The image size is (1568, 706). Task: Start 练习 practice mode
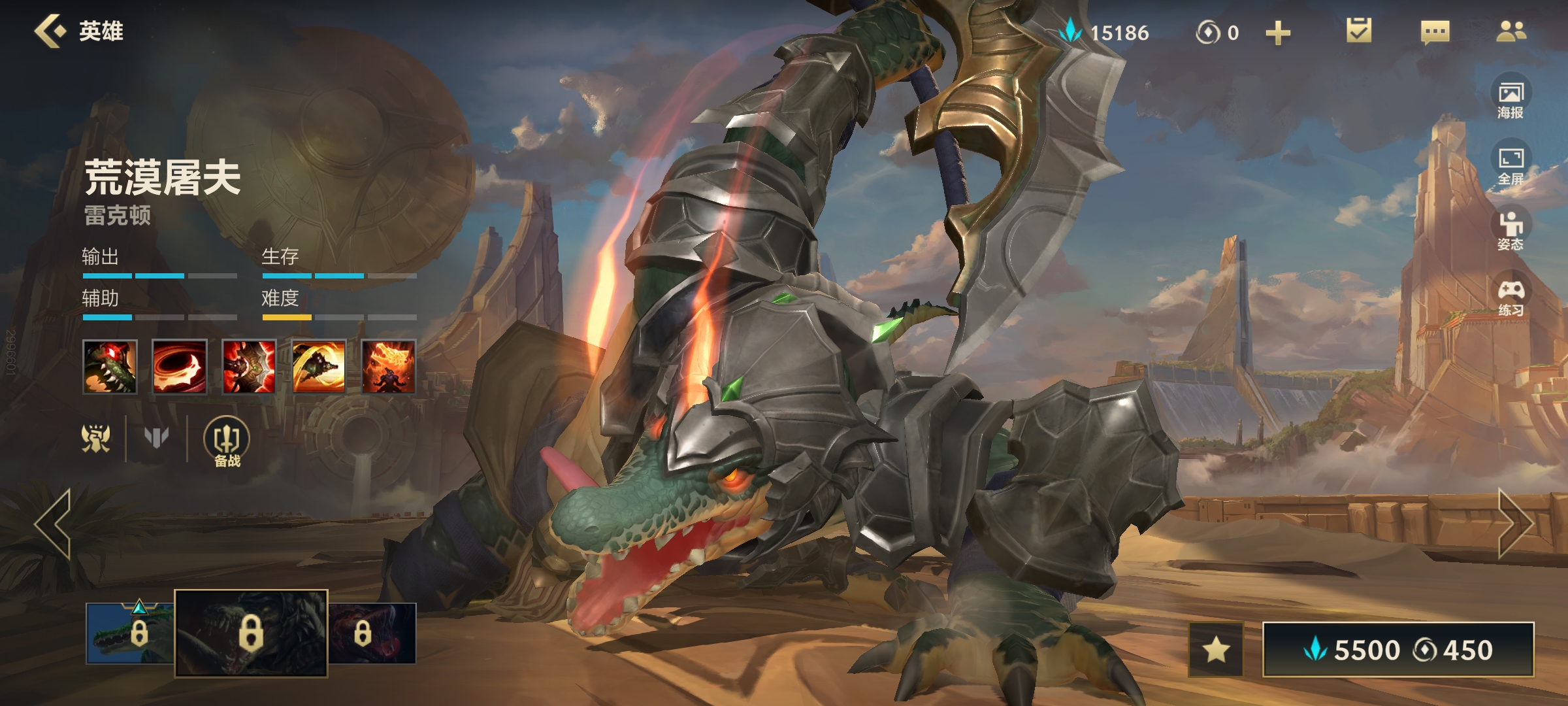tap(1511, 297)
